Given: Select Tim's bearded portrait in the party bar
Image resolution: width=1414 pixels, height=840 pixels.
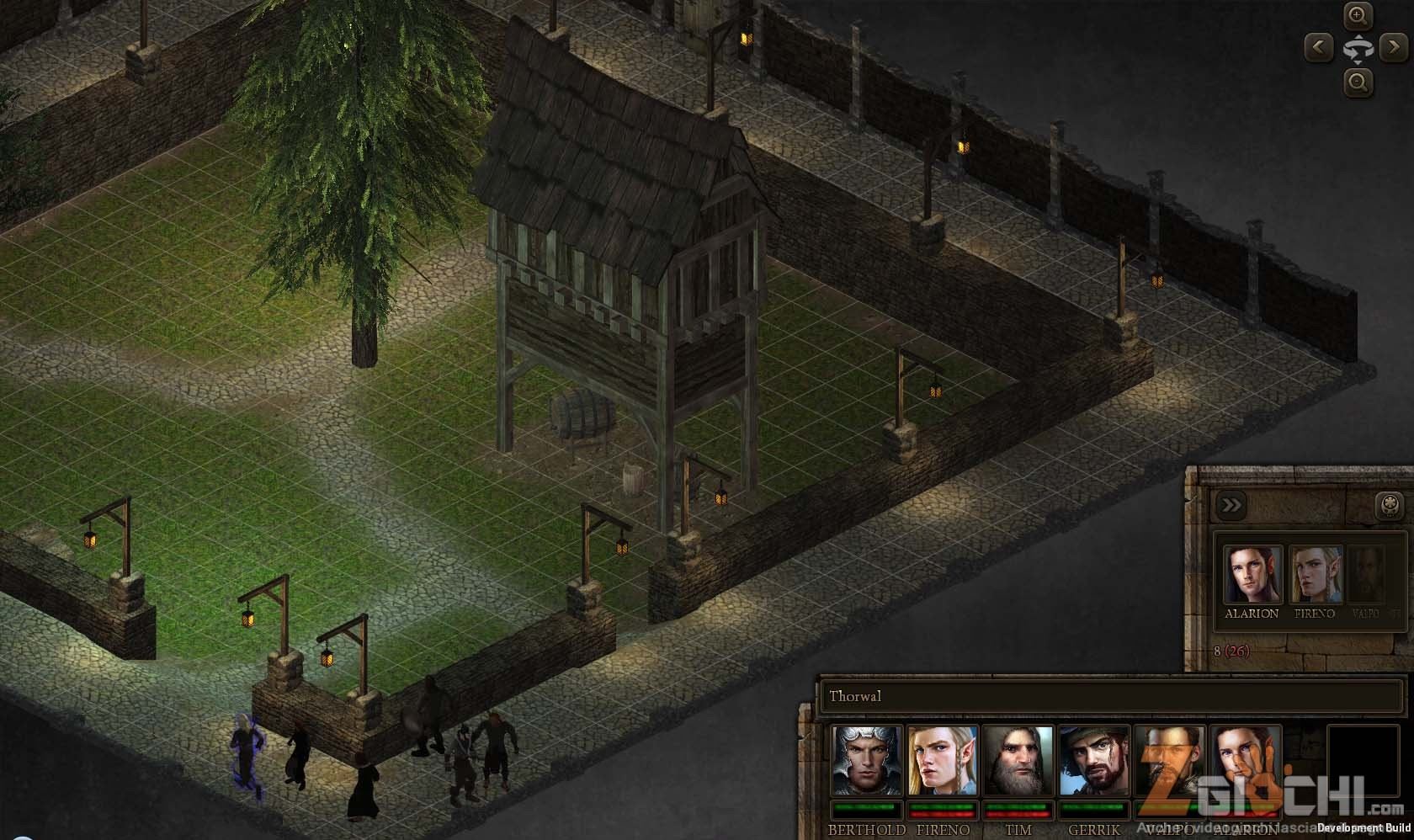Looking at the screenshot, I should point(1018,761).
